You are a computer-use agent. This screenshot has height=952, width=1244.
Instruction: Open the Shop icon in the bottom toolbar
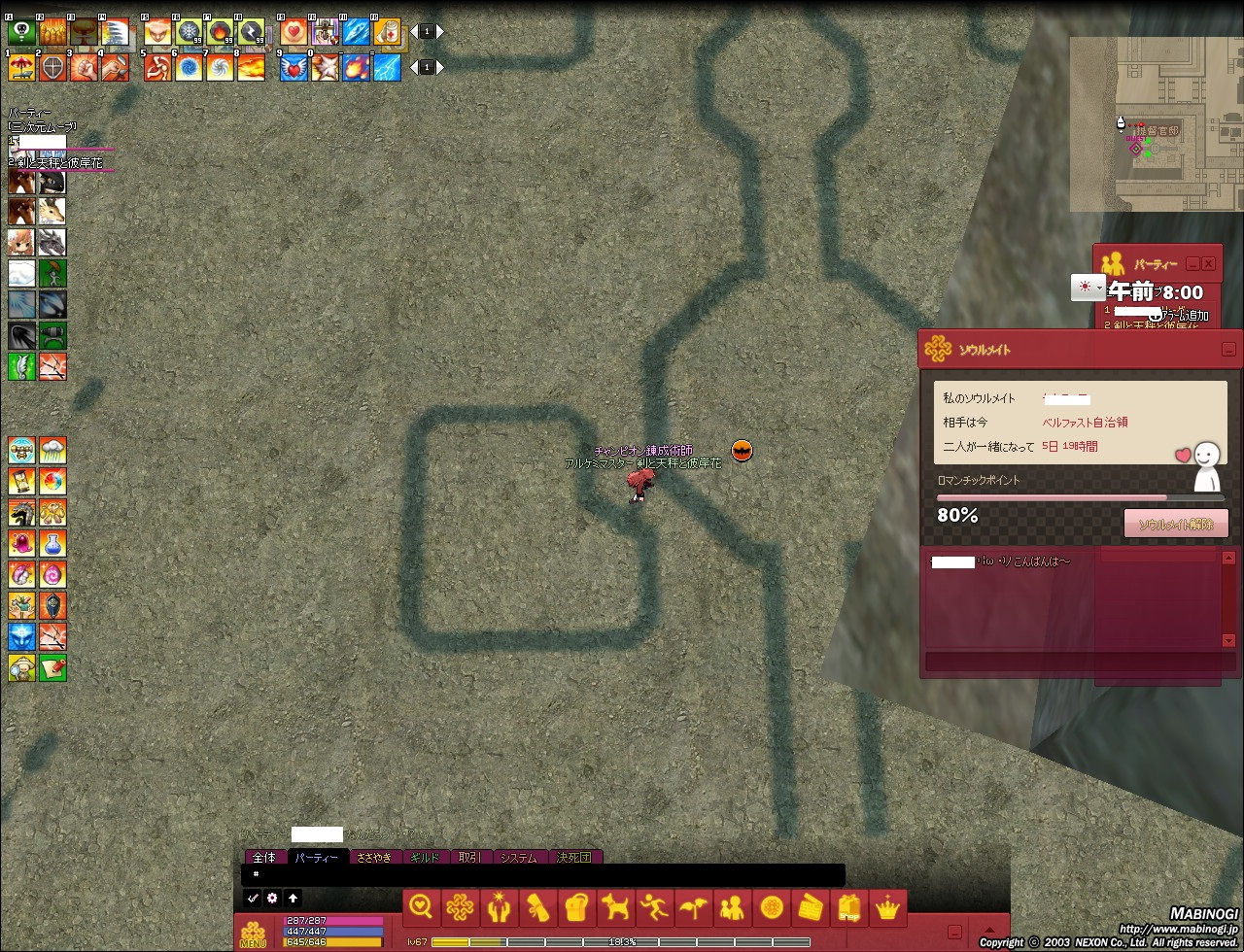tap(849, 908)
